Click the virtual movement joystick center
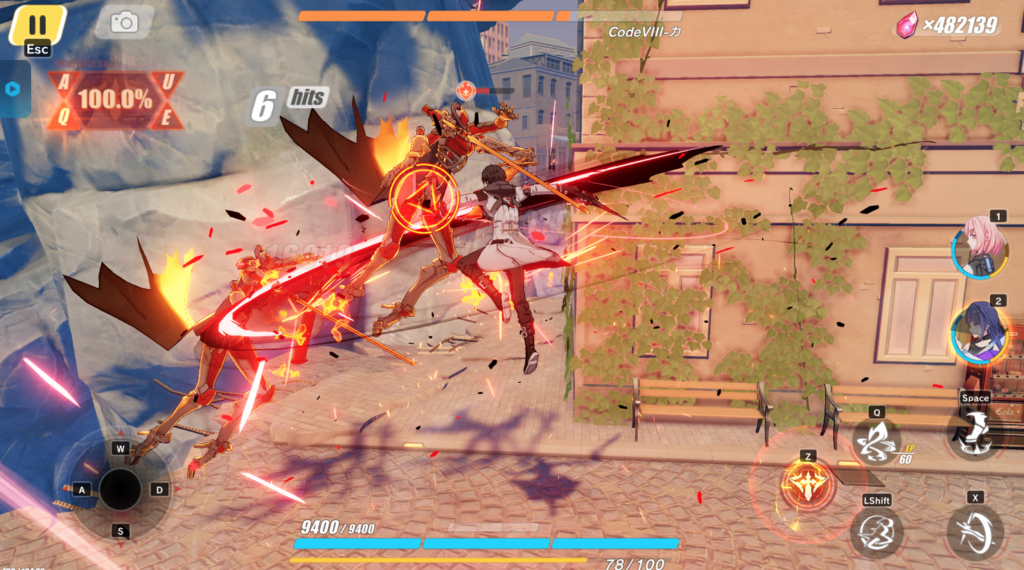1024x570 pixels. (x=120, y=489)
